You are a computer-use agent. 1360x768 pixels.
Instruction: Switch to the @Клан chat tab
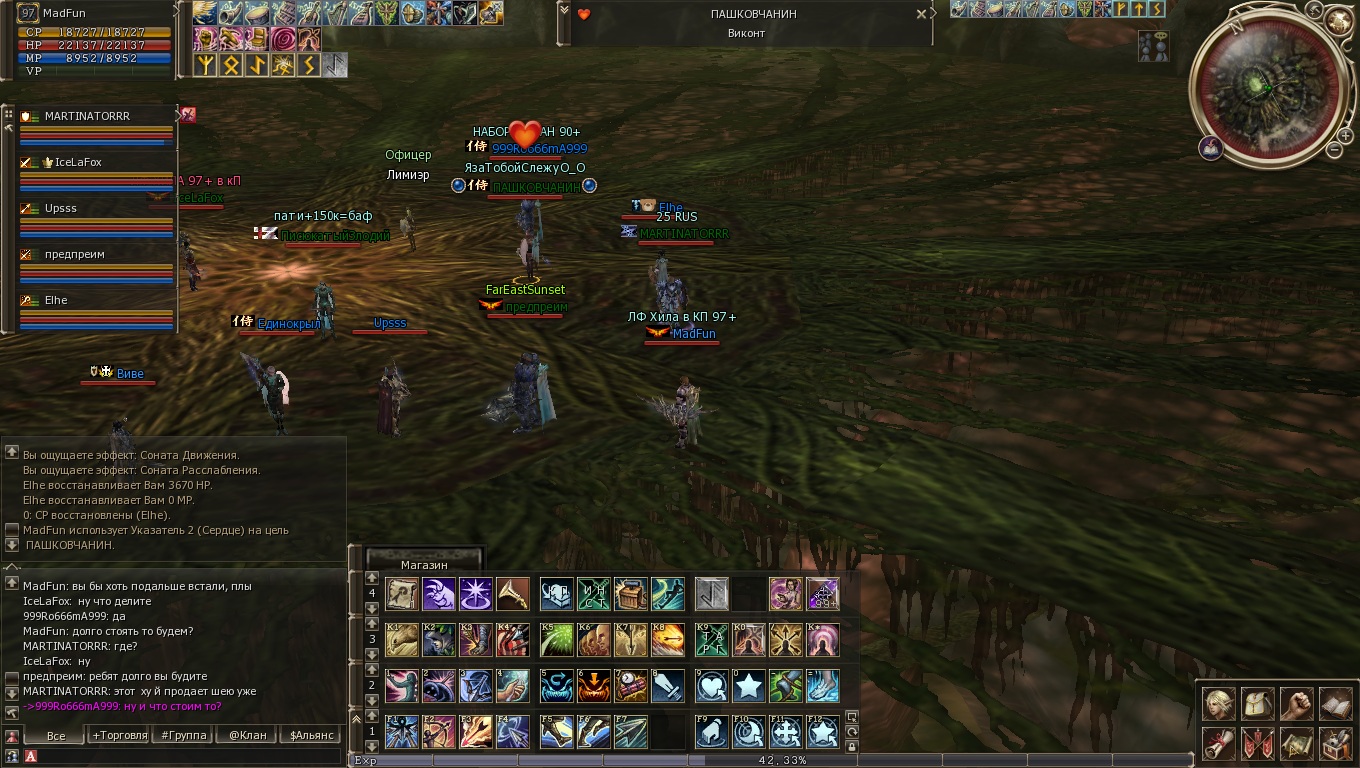coord(247,735)
